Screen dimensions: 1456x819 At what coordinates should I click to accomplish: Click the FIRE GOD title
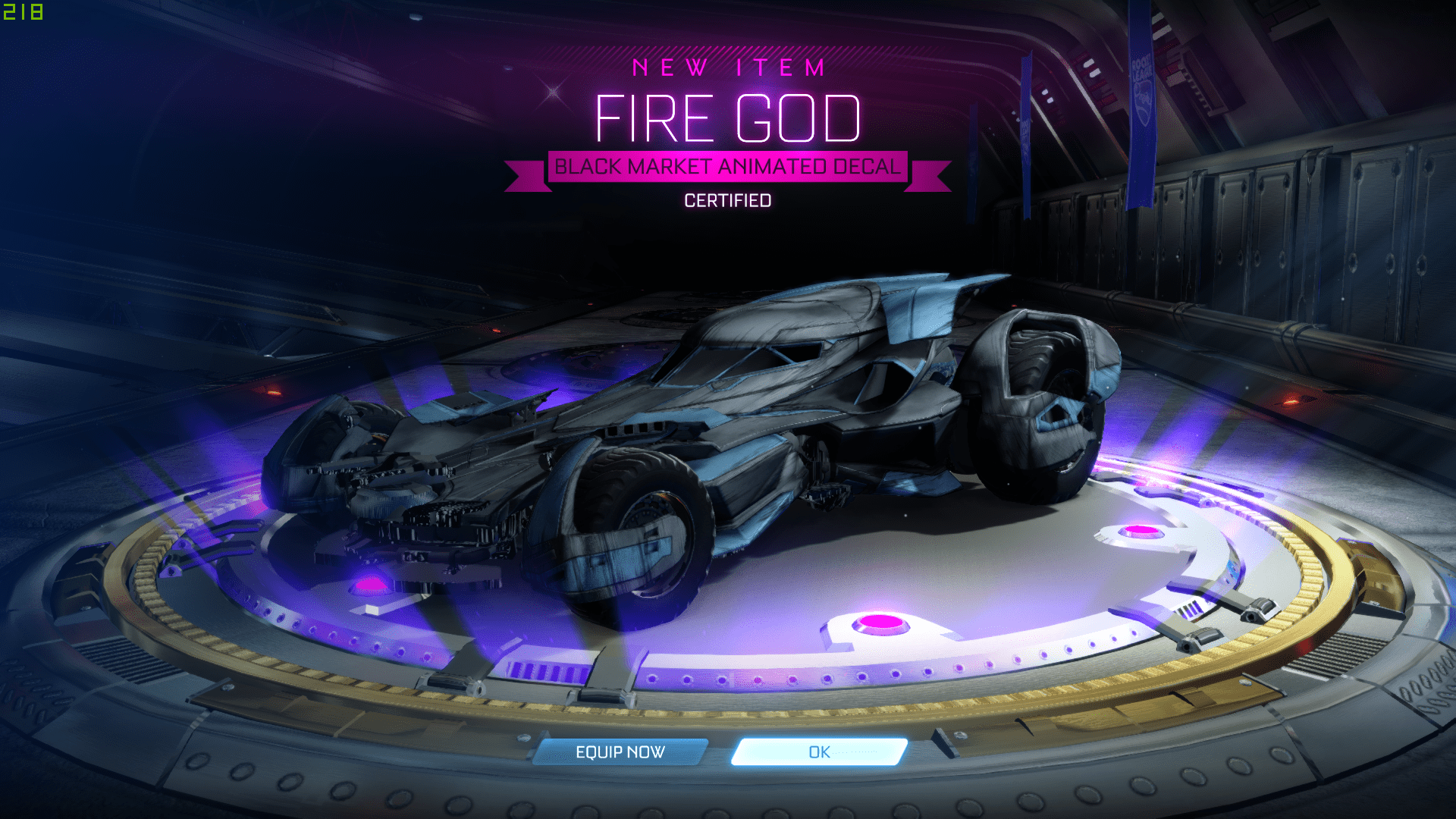[x=728, y=116]
